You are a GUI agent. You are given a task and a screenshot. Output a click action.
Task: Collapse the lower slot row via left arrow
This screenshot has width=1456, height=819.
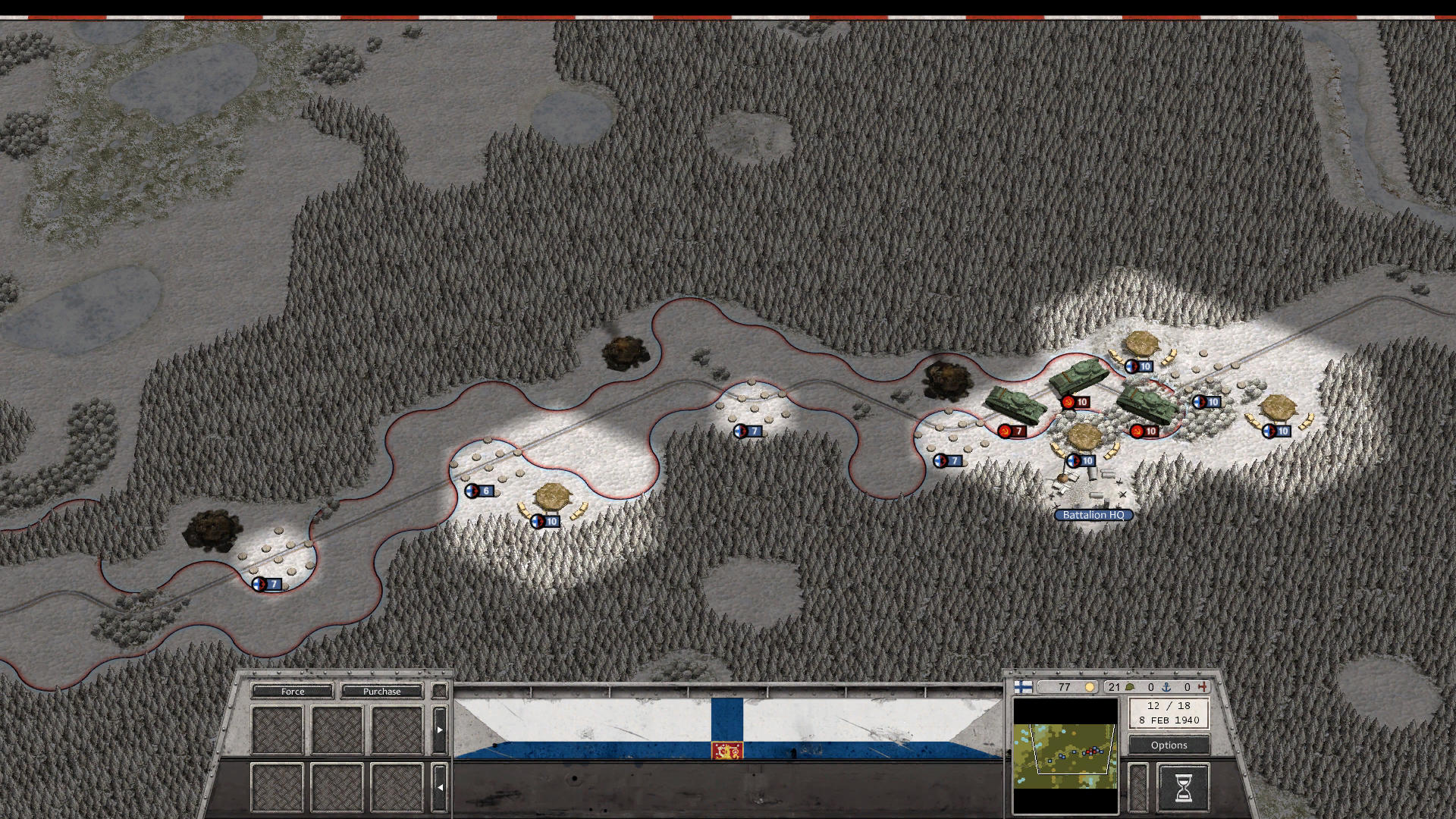(x=438, y=787)
